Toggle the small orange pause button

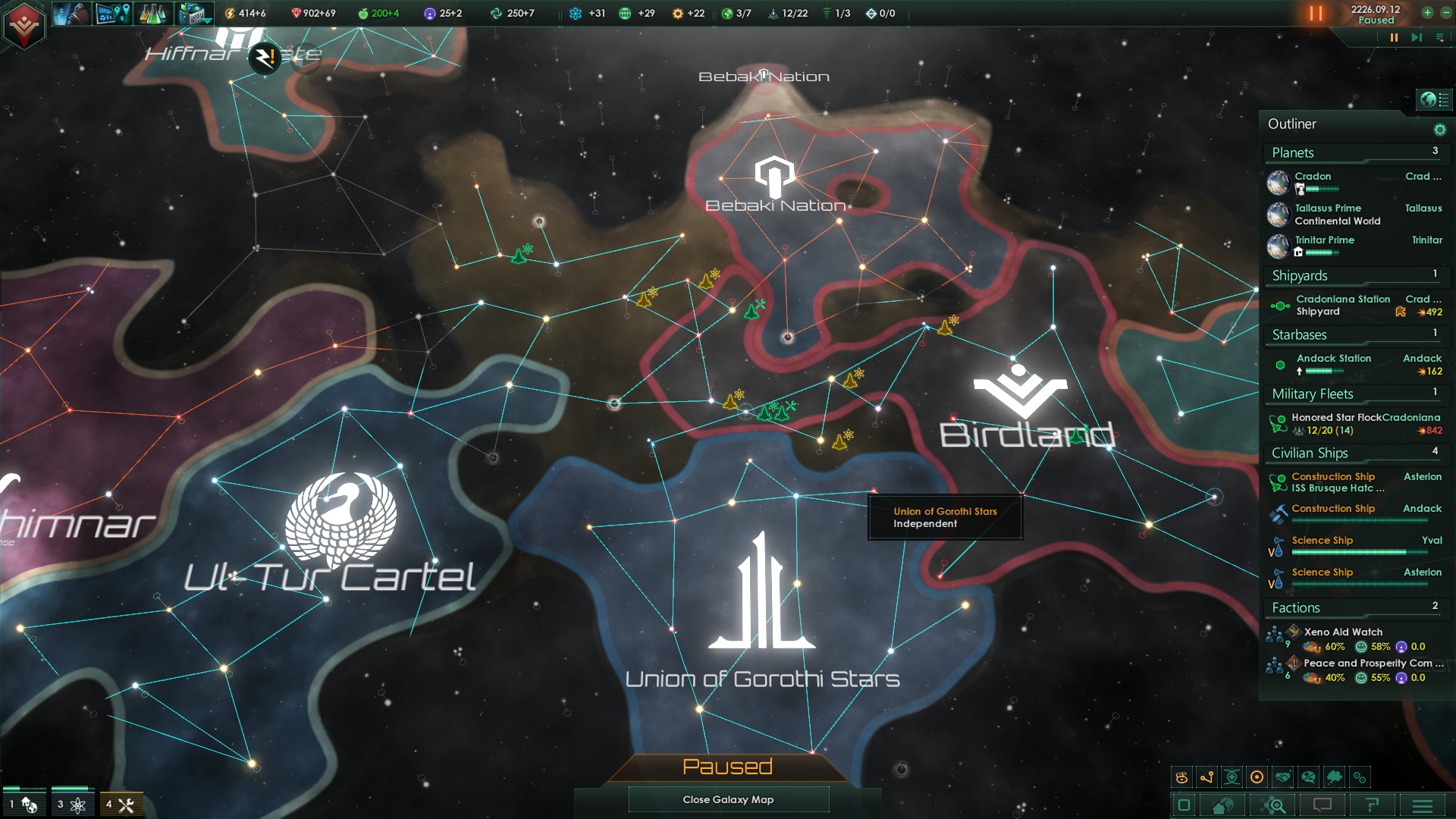pos(1393,37)
